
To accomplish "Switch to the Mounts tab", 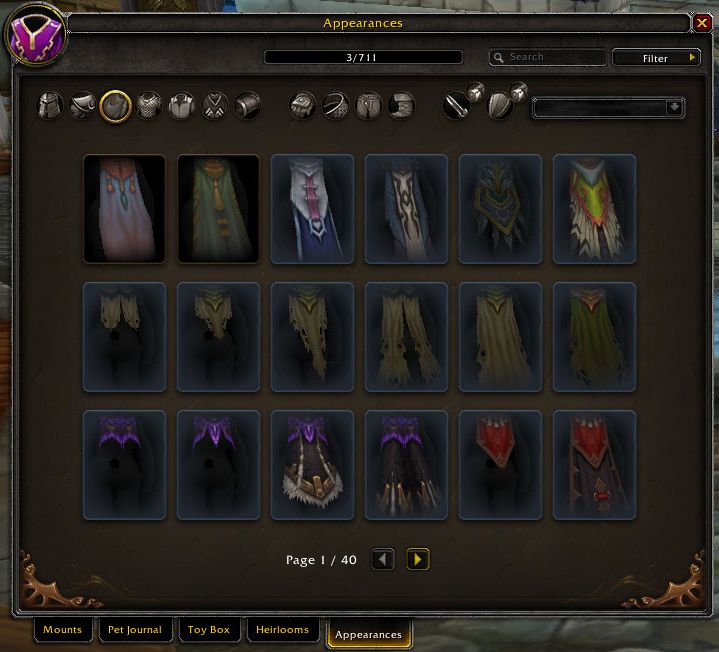I will click(x=62, y=631).
